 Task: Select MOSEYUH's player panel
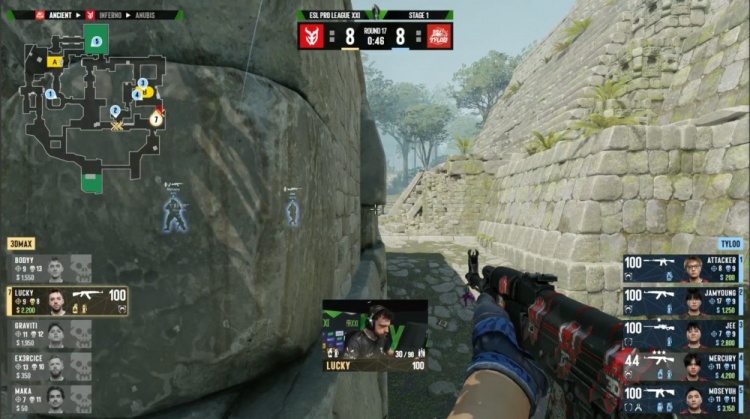coord(682,399)
